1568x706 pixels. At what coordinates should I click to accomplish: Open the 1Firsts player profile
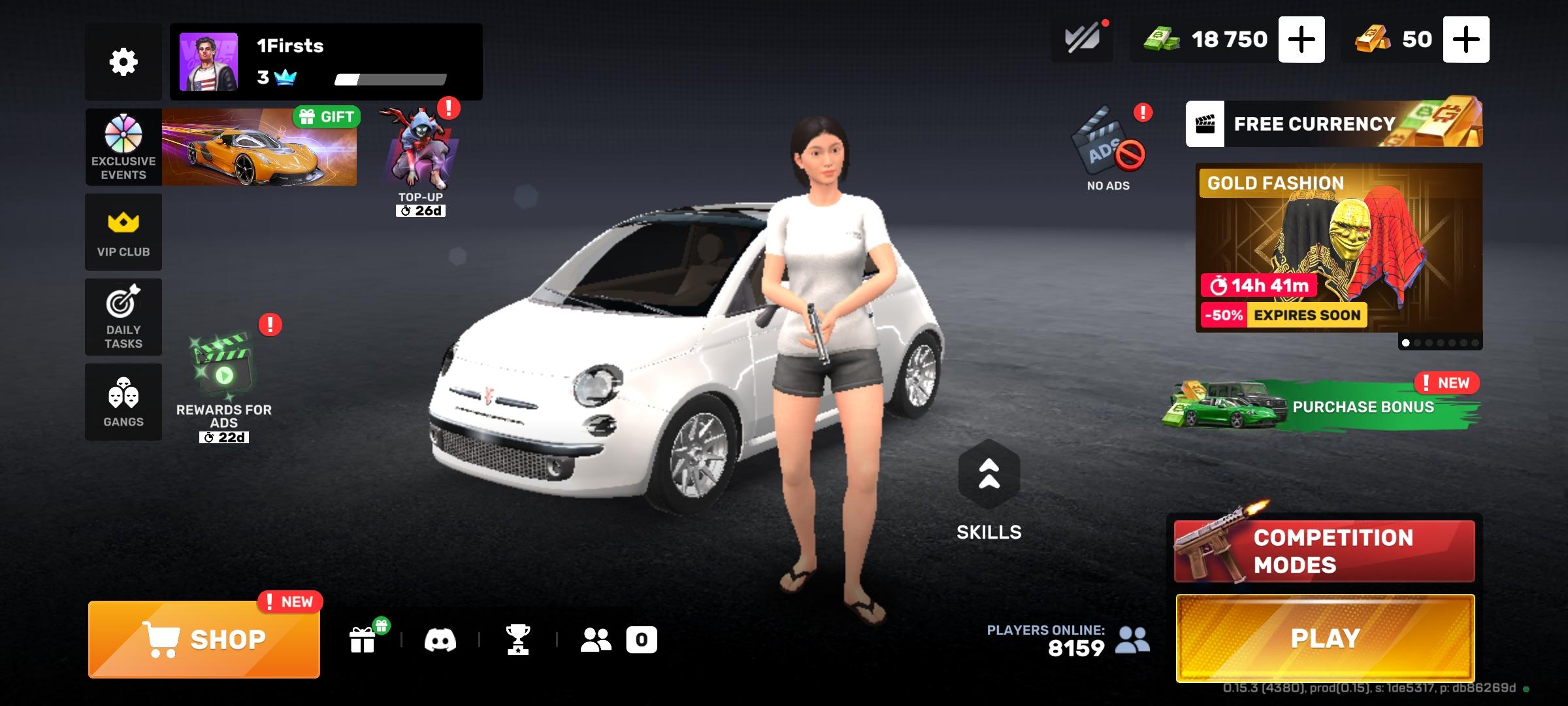[325, 62]
